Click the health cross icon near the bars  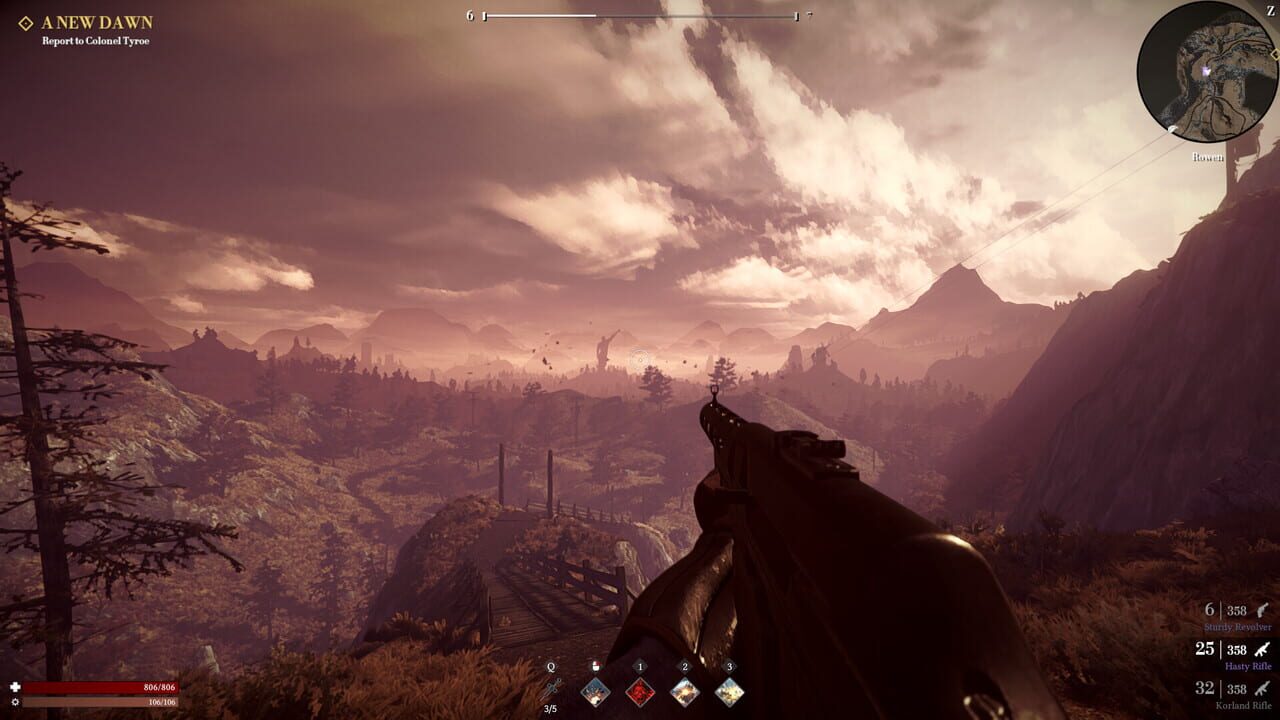15,687
